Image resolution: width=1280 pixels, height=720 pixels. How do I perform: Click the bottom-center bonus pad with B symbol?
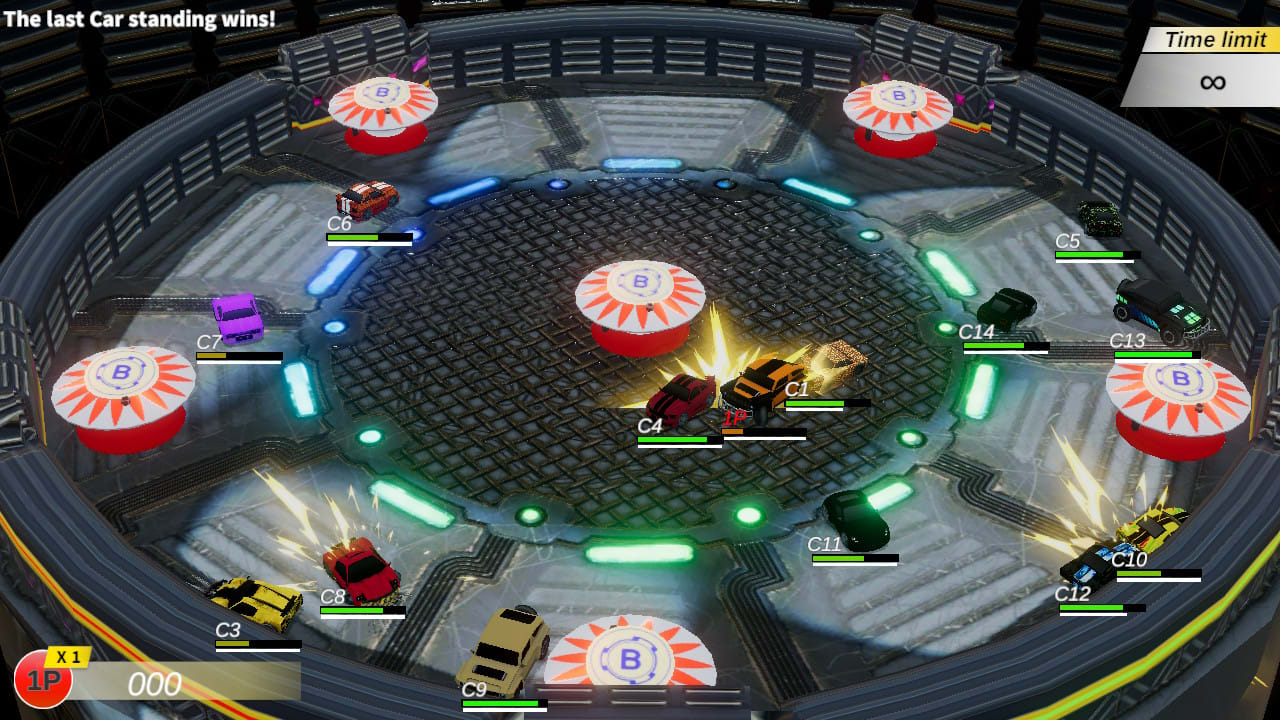pyautogui.click(x=628, y=660)
